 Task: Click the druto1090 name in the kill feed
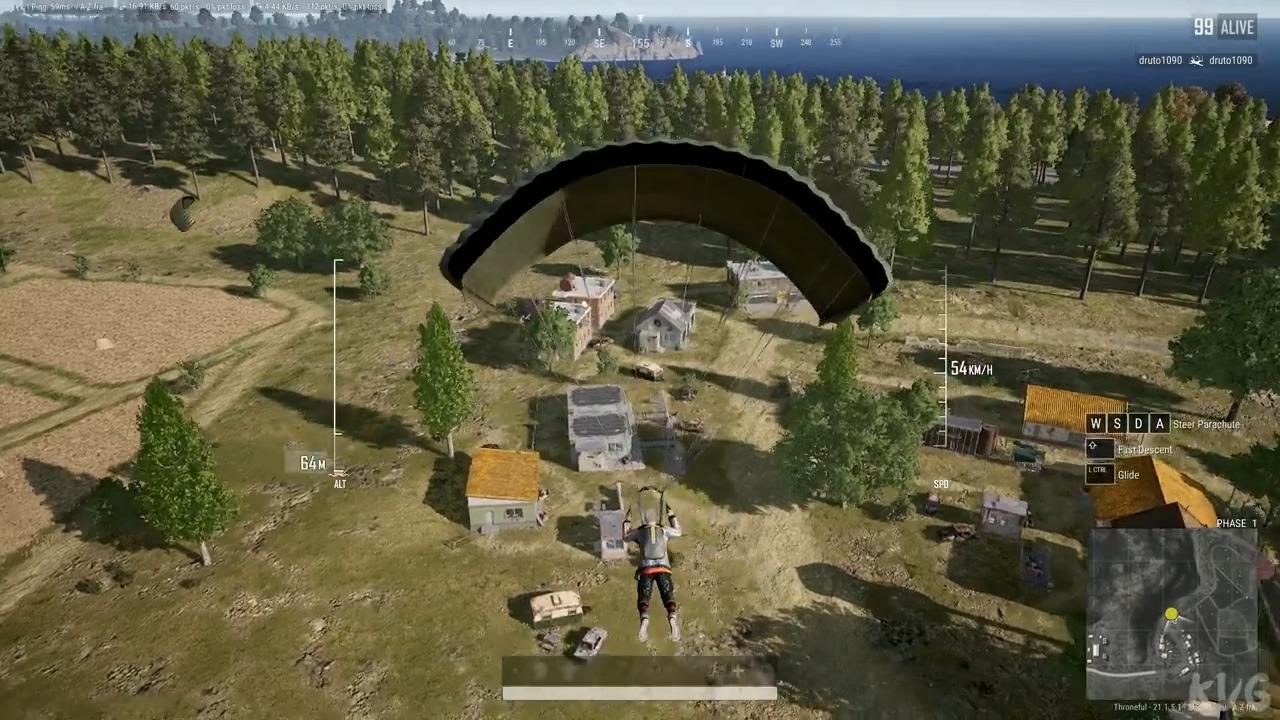coord(1159,60)
